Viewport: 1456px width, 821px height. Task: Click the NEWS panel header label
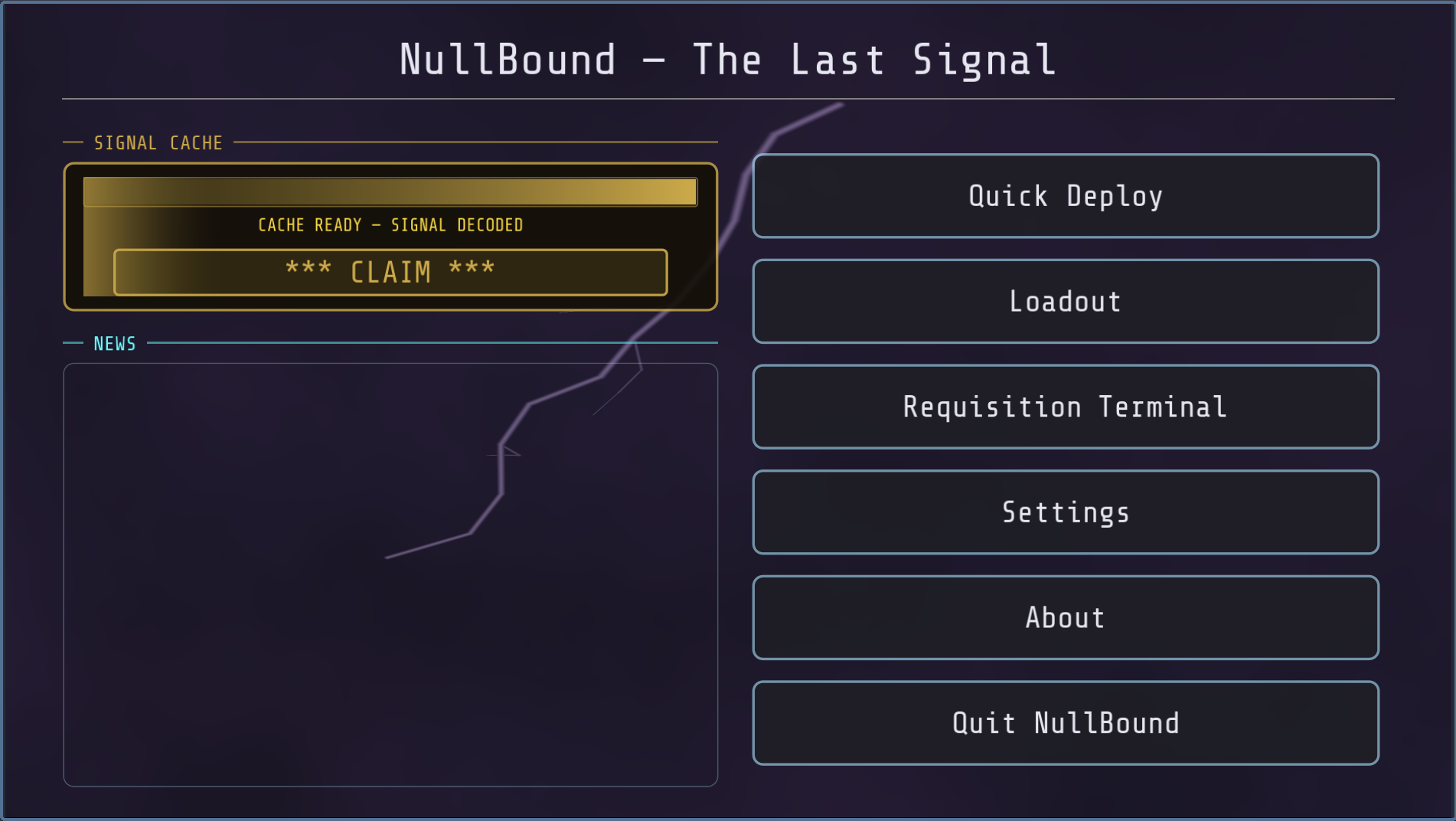[113, 343]
